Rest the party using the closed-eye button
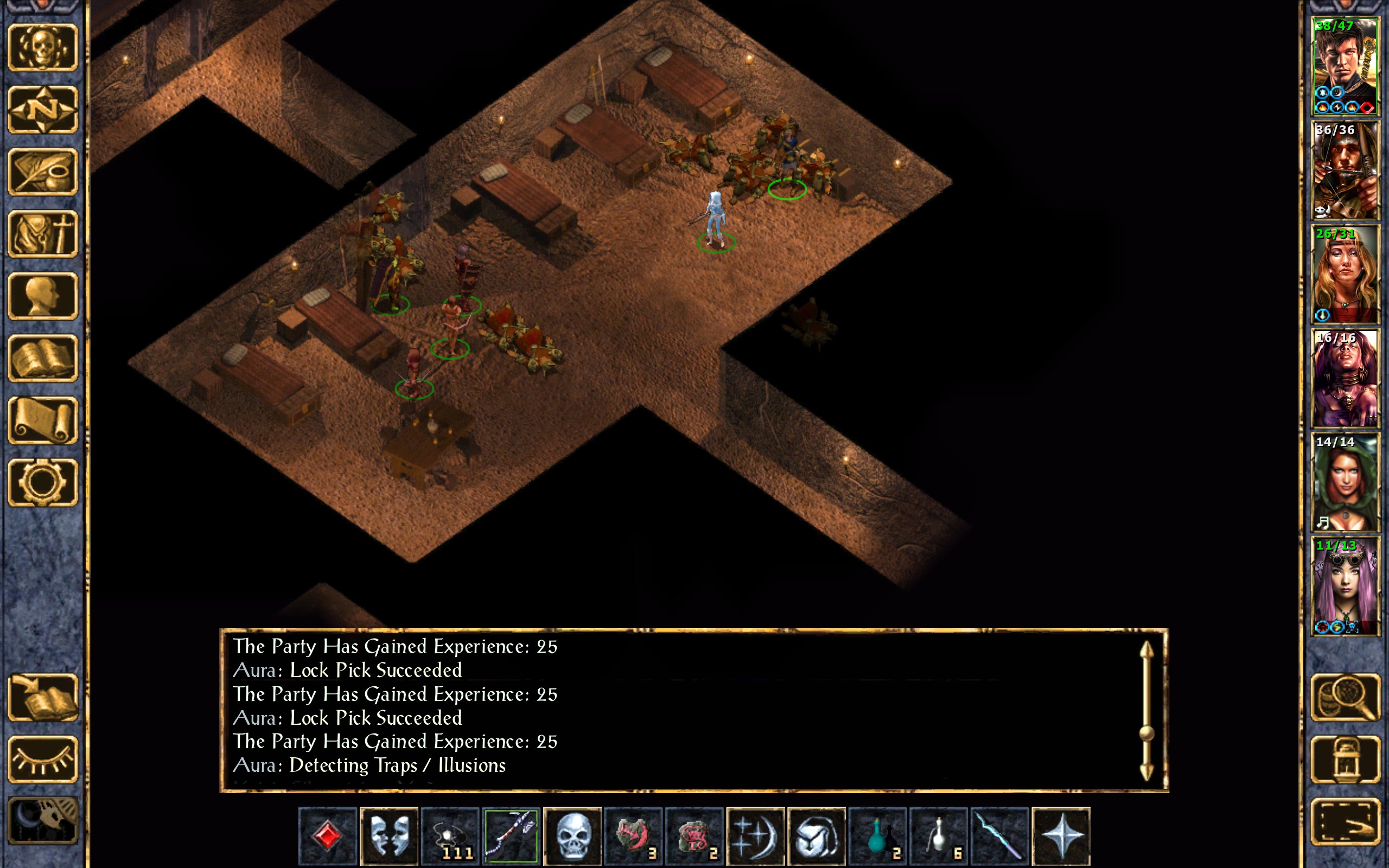Viewport: 1389px width, 868px height. [x=43, y=759]
